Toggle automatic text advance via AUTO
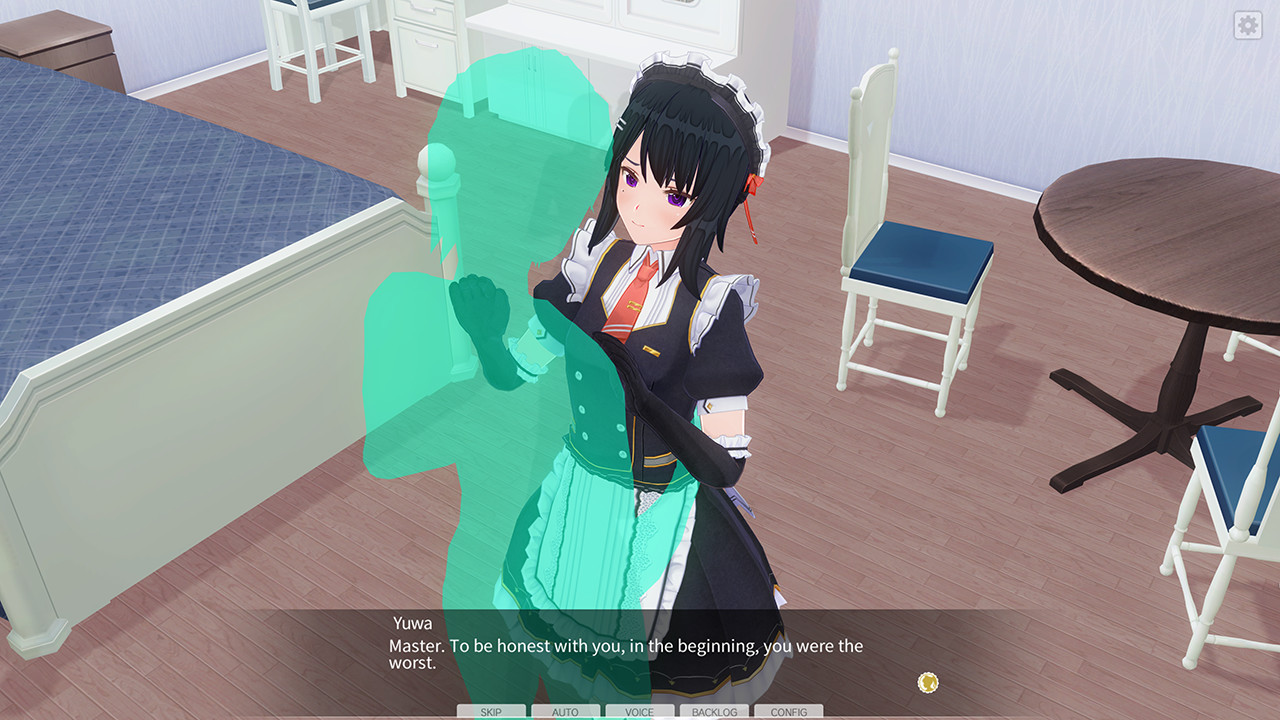This screenshot has width=1280, height=720. point(564,711)
